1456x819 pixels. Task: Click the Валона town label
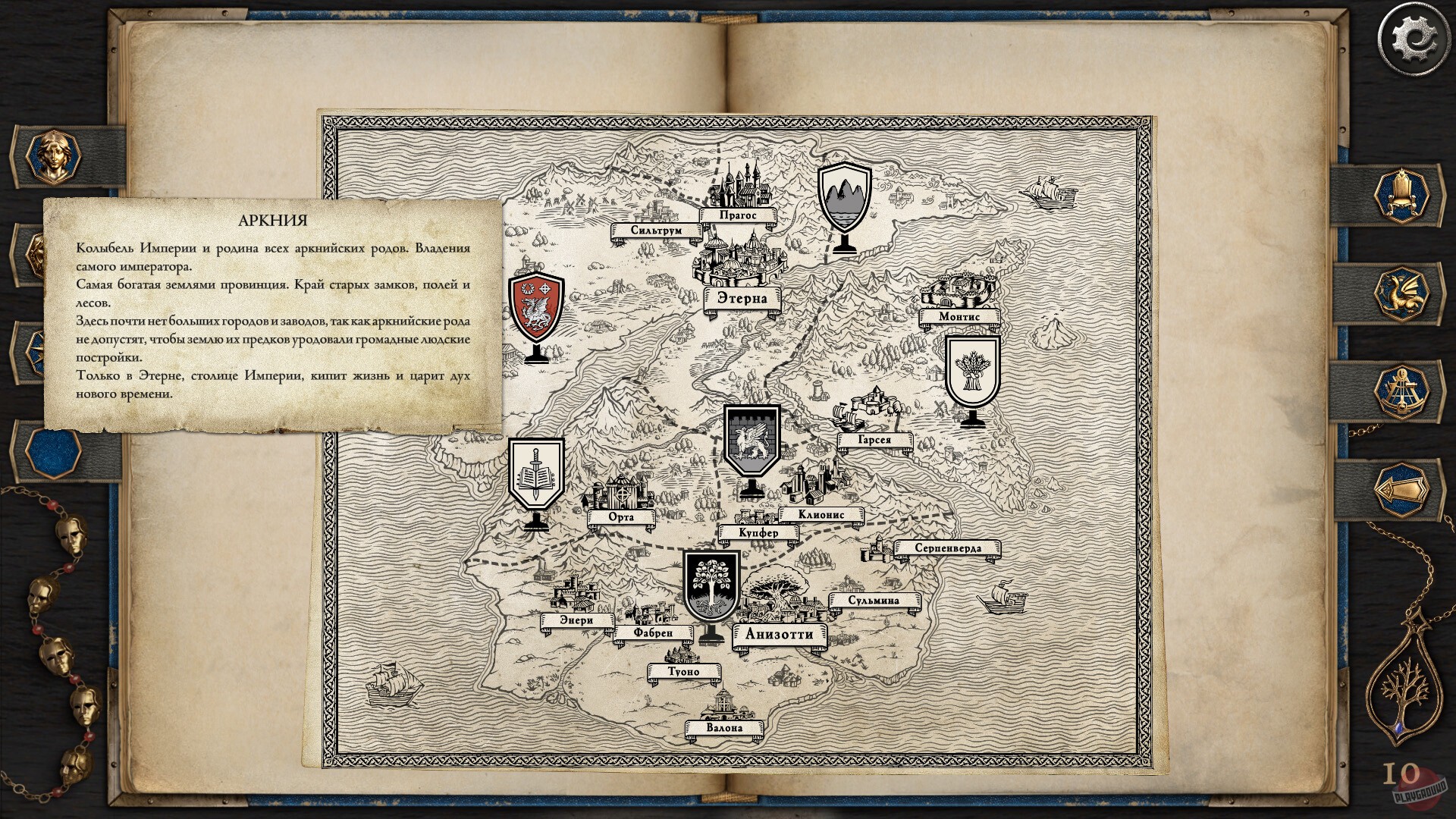[726, 726]
